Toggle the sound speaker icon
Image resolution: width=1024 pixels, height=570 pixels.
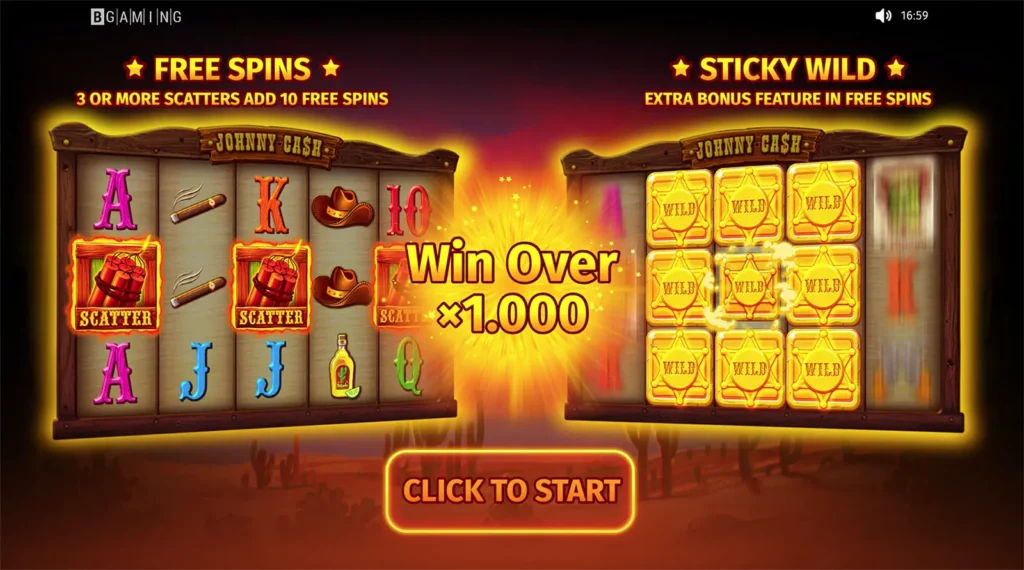883,16
